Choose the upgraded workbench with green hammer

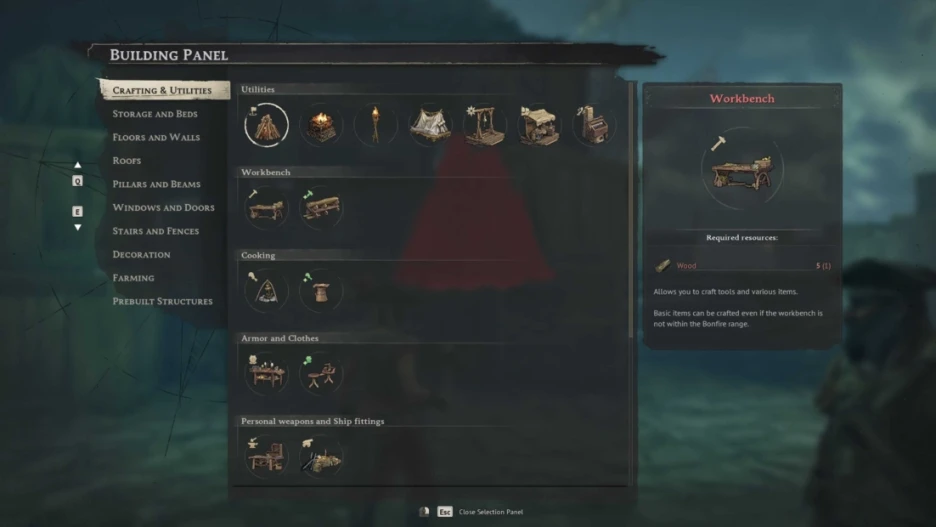321,208
